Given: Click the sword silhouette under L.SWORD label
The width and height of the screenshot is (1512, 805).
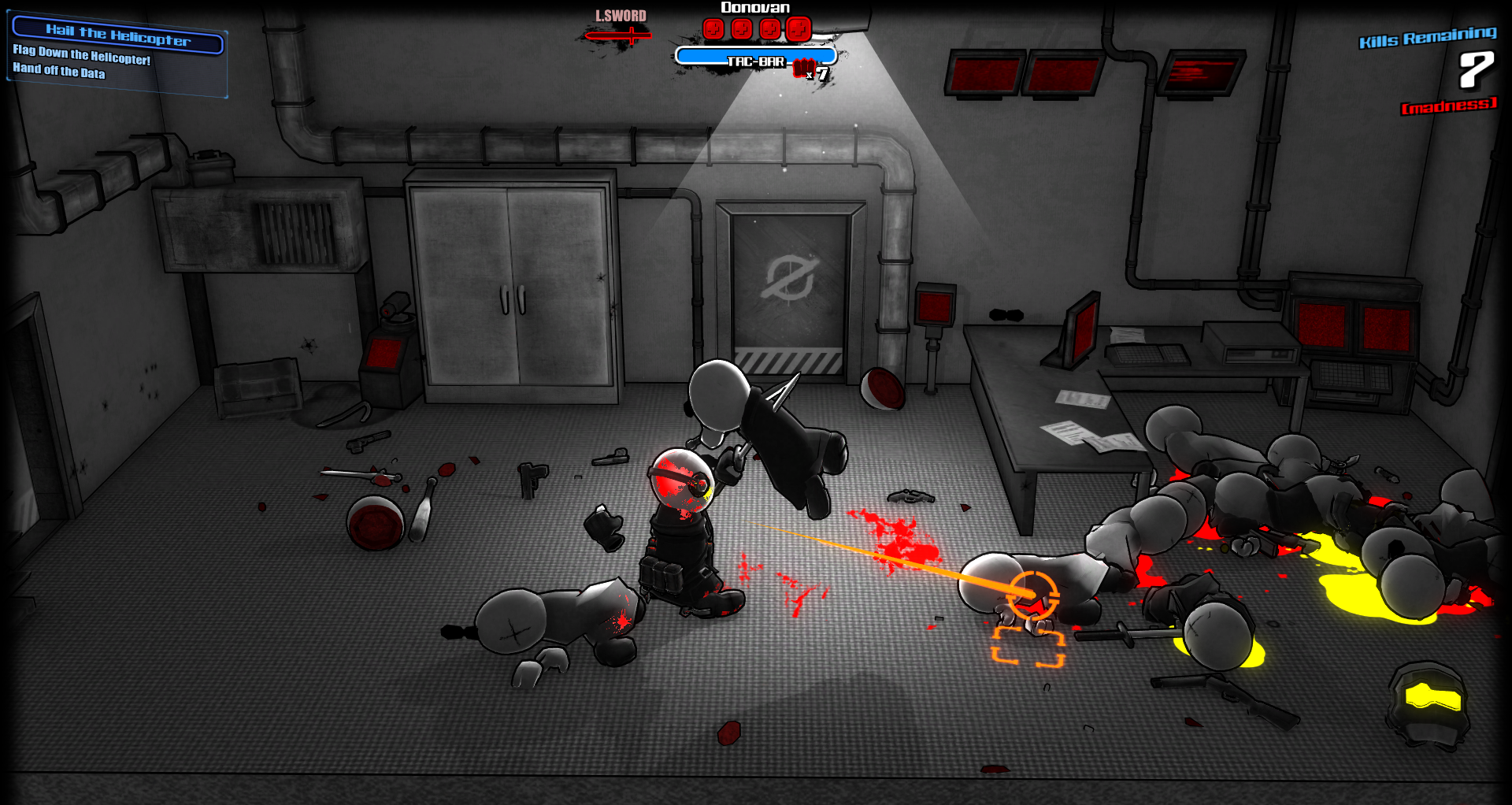Looking at the screenshot, I should click(620, 35).
